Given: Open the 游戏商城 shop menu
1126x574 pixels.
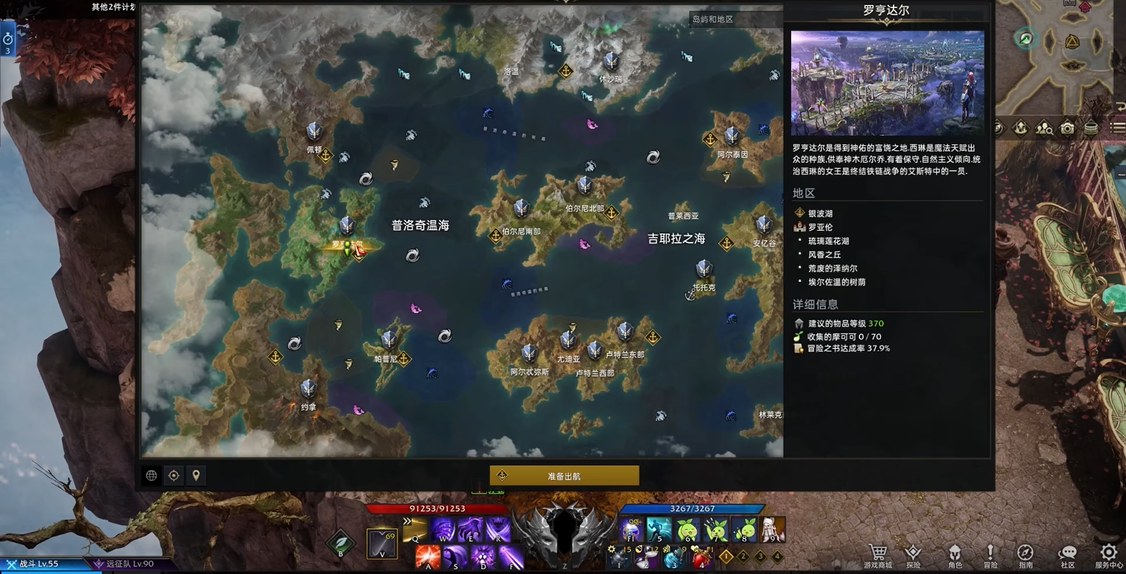Looking at the screenshot, I should [878, 554].
